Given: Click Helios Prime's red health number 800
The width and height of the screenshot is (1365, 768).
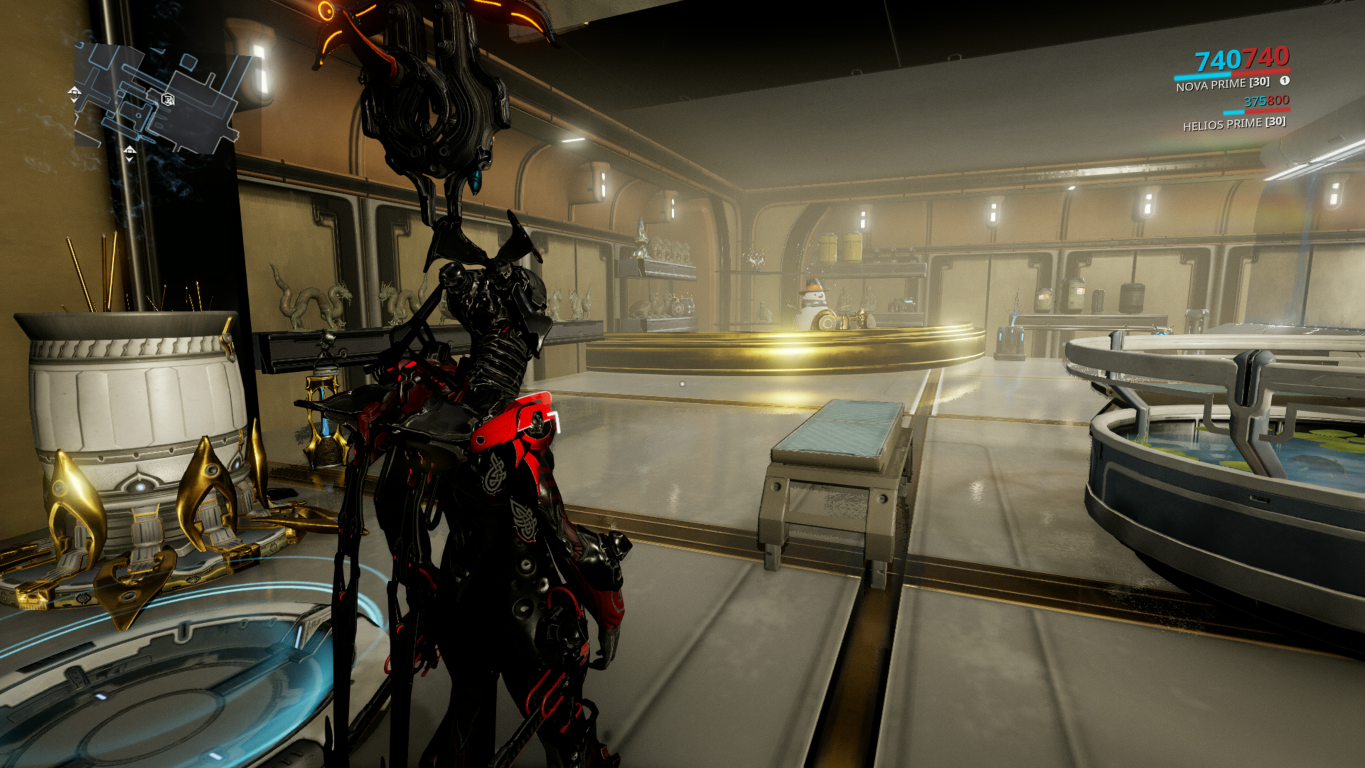Looking at the screenshot, I should (1276, 101).
